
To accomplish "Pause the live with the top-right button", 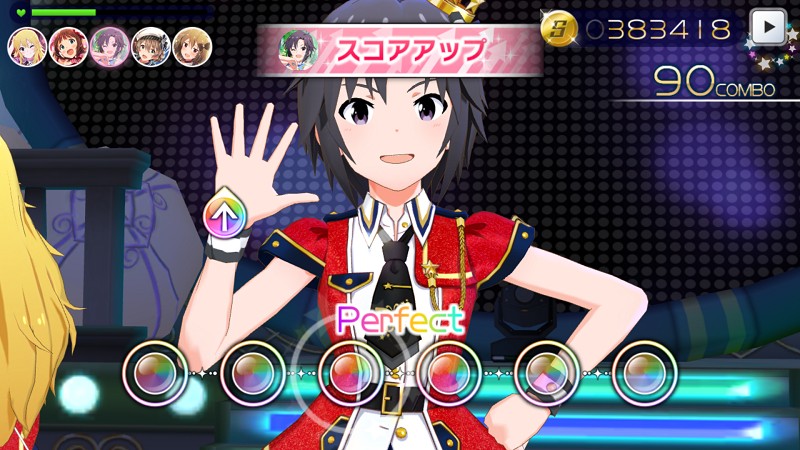I will (767, 27).
